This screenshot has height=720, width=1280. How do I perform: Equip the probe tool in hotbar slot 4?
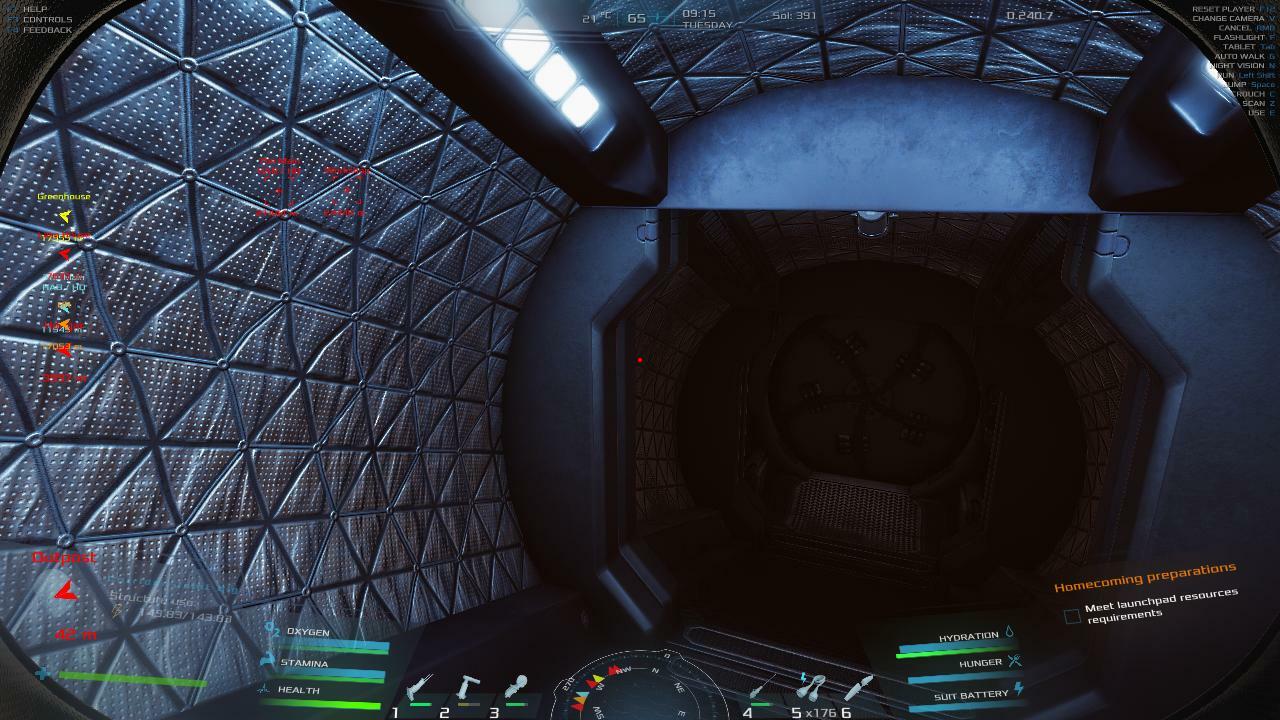[763, 688]
